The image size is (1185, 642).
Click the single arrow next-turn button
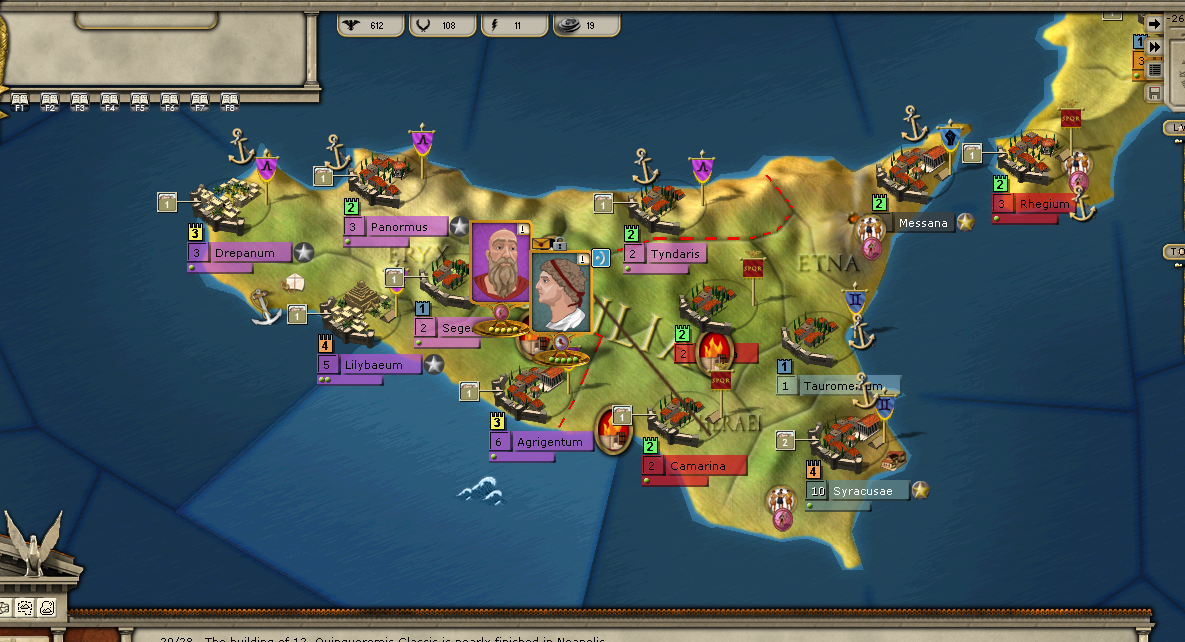pyautogui.click(x=1154, y=23)
